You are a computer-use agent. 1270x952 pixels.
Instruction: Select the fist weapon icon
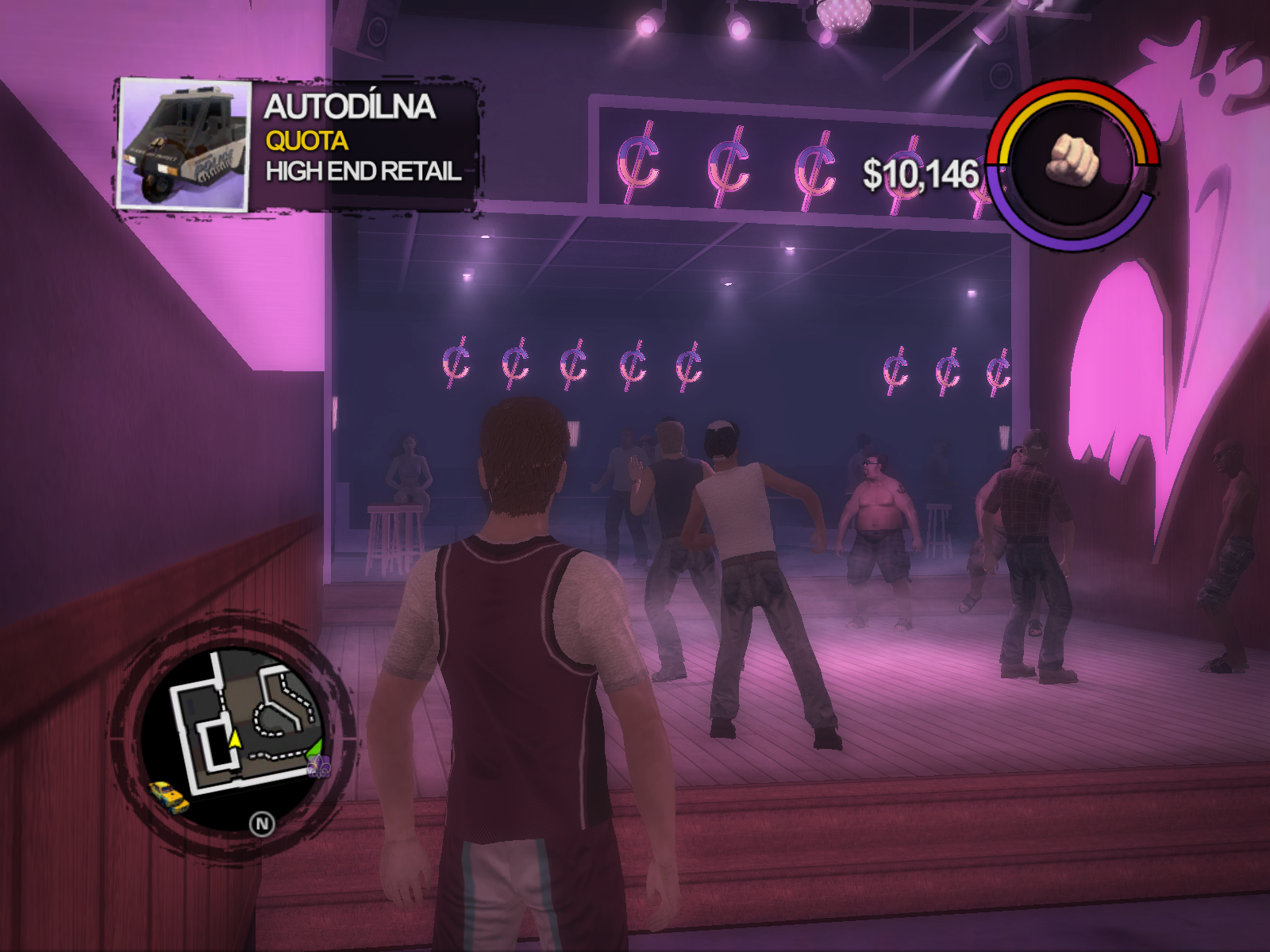[1074, 159]
